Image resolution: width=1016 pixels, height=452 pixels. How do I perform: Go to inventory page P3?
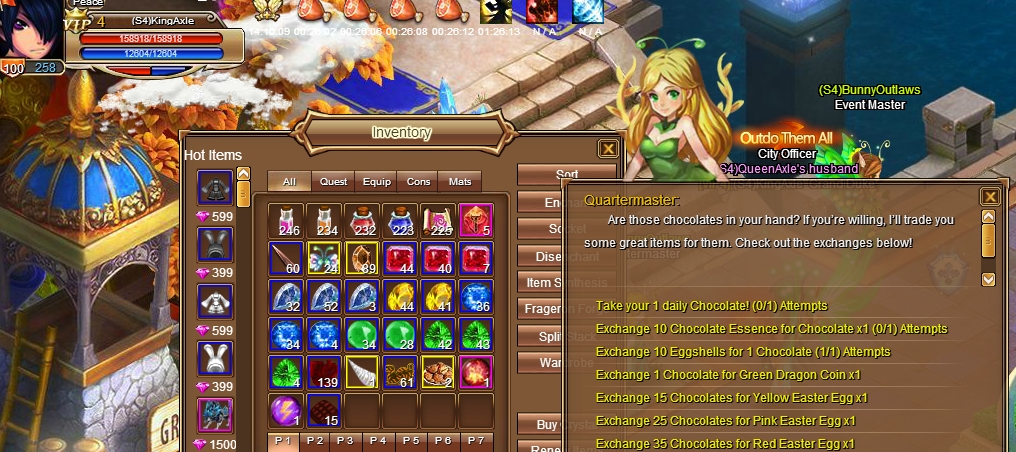(x=345, y=441)
